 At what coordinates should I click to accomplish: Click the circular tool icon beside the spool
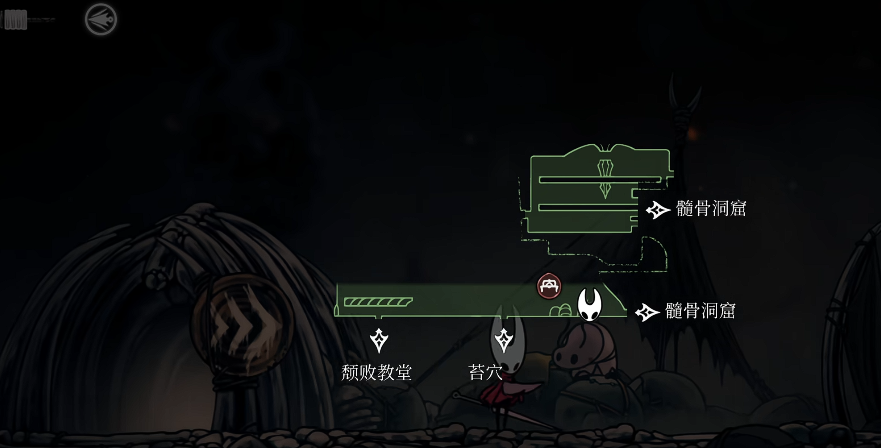click(100, 18)
